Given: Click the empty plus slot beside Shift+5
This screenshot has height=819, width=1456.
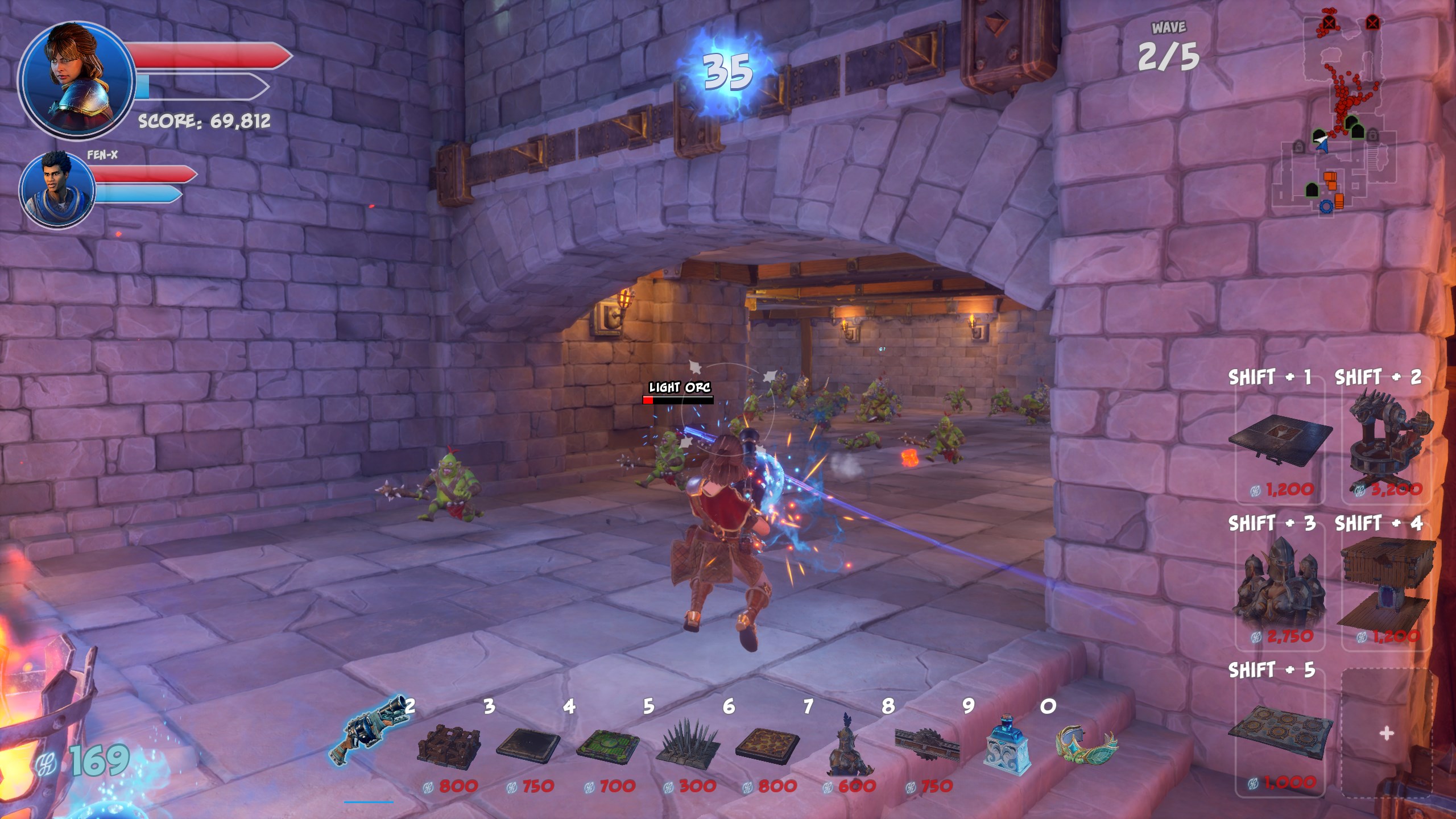Looking at the screenshot, I should [1387, 734].
